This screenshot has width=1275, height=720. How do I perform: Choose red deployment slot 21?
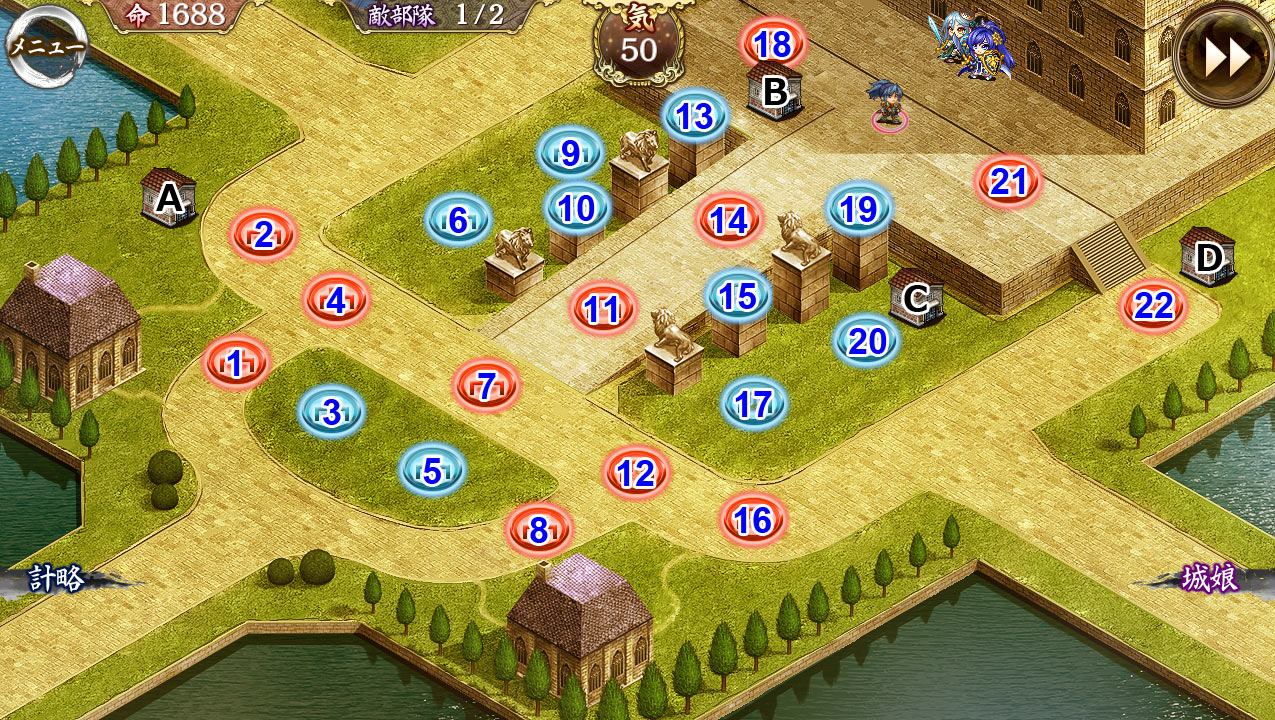(x=1008, y=181)
